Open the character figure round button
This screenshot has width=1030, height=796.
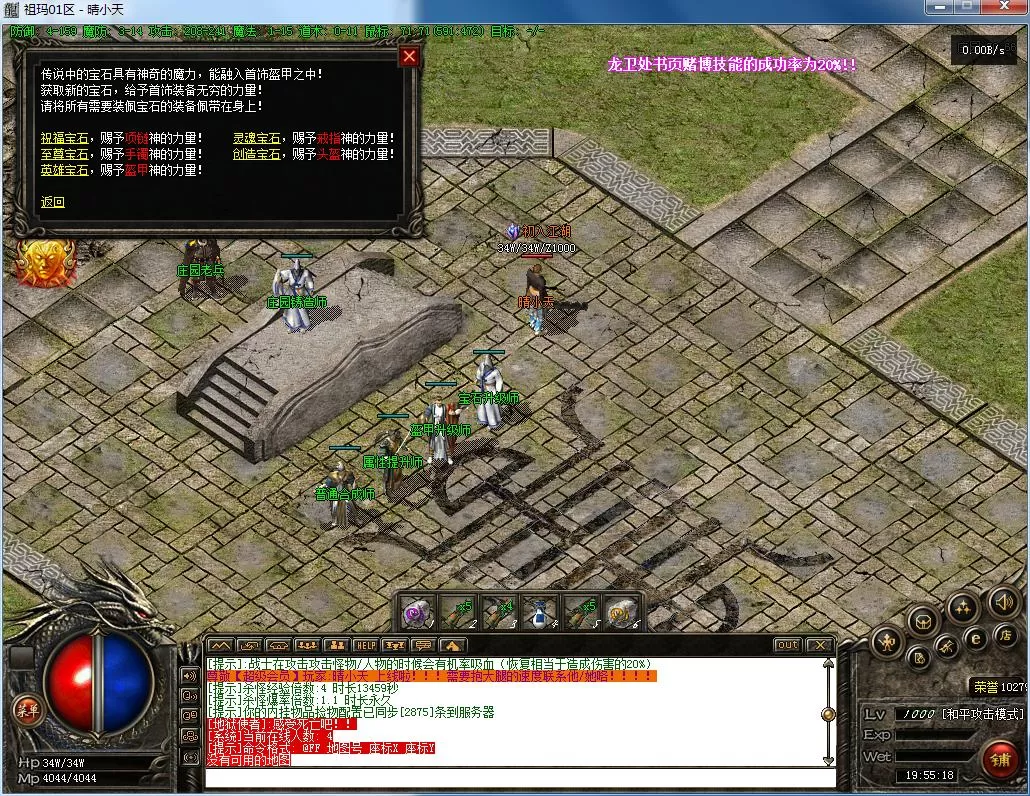click(887, 642)
